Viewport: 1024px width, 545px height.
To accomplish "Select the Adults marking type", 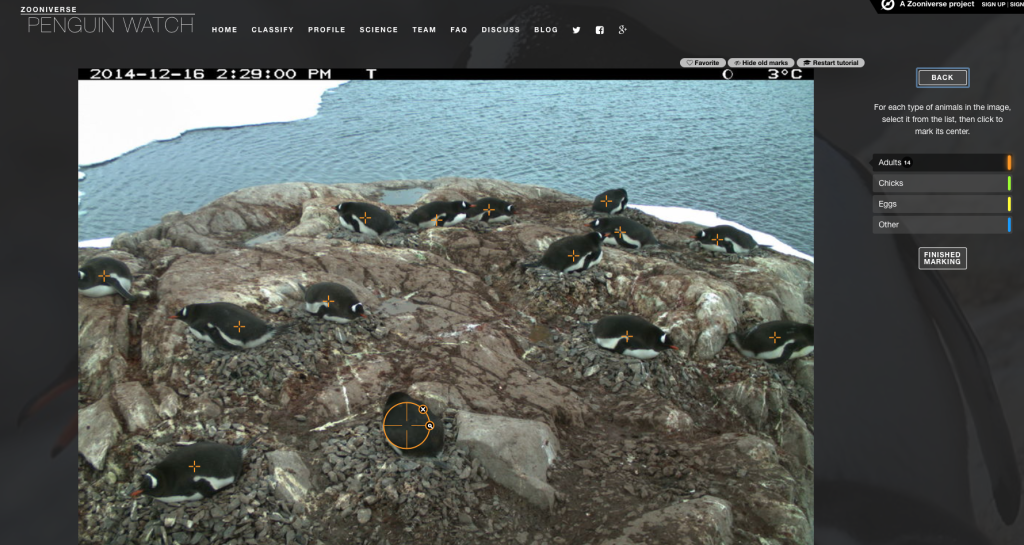I will click(x=940, y=162).
